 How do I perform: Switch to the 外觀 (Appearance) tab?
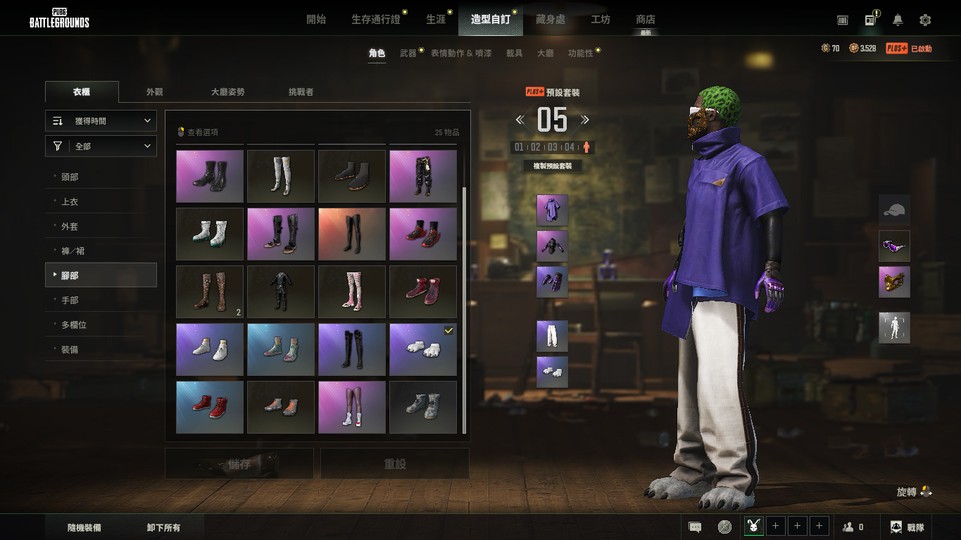pos(154,92)
